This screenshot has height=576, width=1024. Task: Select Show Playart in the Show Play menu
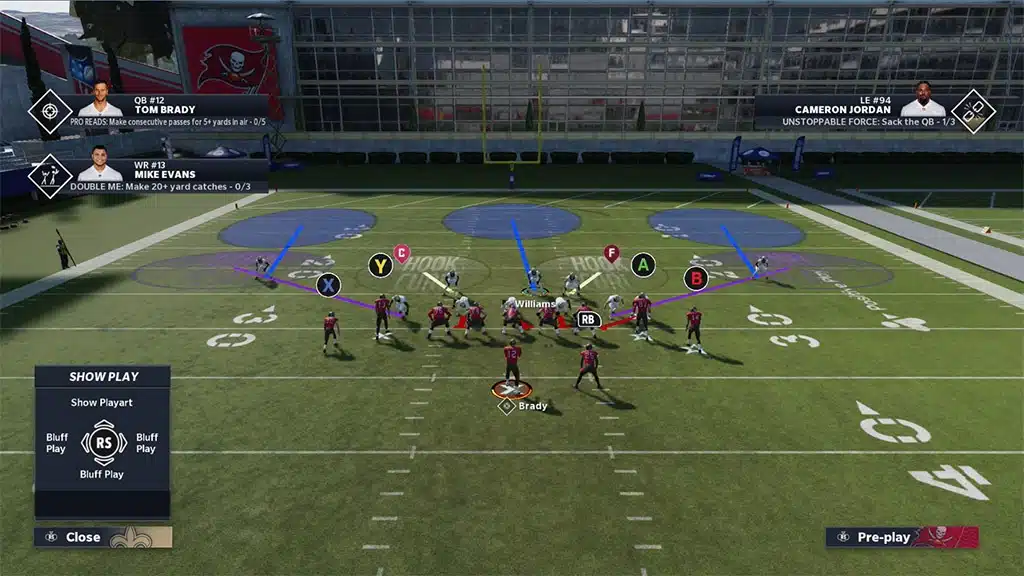(x=102, y=403)
